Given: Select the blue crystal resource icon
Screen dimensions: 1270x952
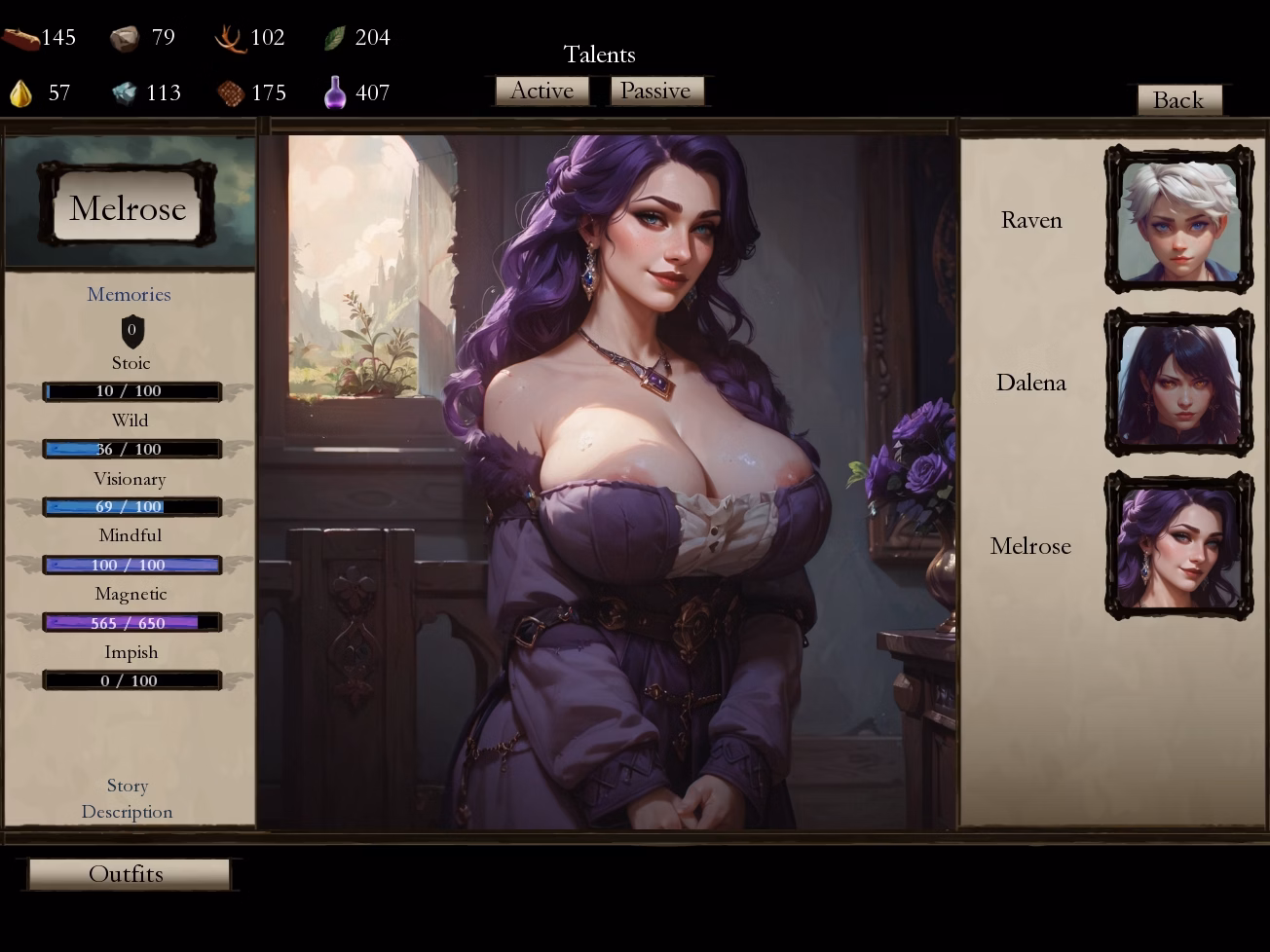Looking at the screenshot, I should tap(125, 92).
